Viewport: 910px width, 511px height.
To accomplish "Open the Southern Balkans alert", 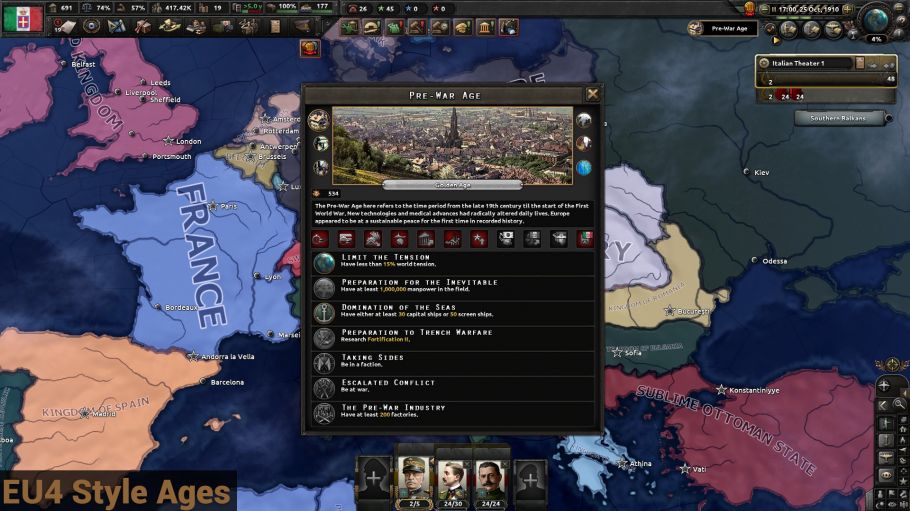I will (840, 118).
